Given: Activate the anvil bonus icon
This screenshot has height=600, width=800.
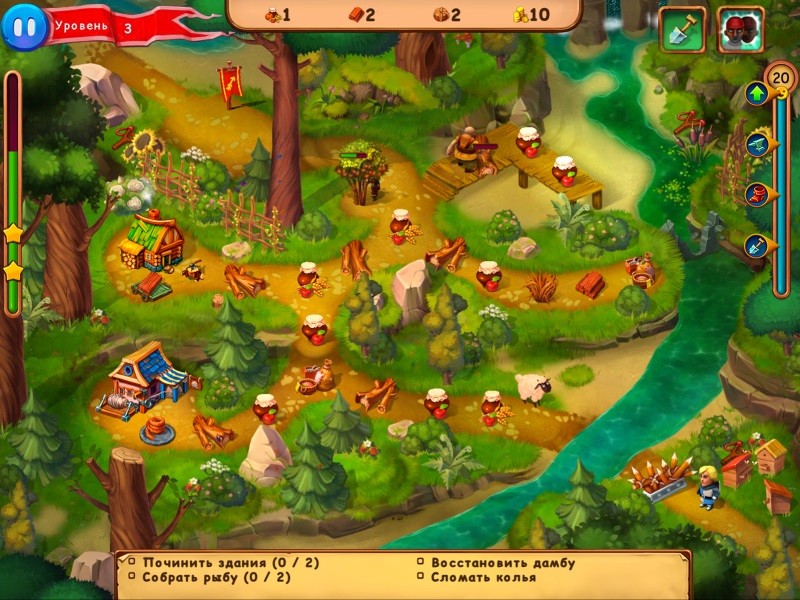Looking at the screenshot, I should click(x=757, y=145).
